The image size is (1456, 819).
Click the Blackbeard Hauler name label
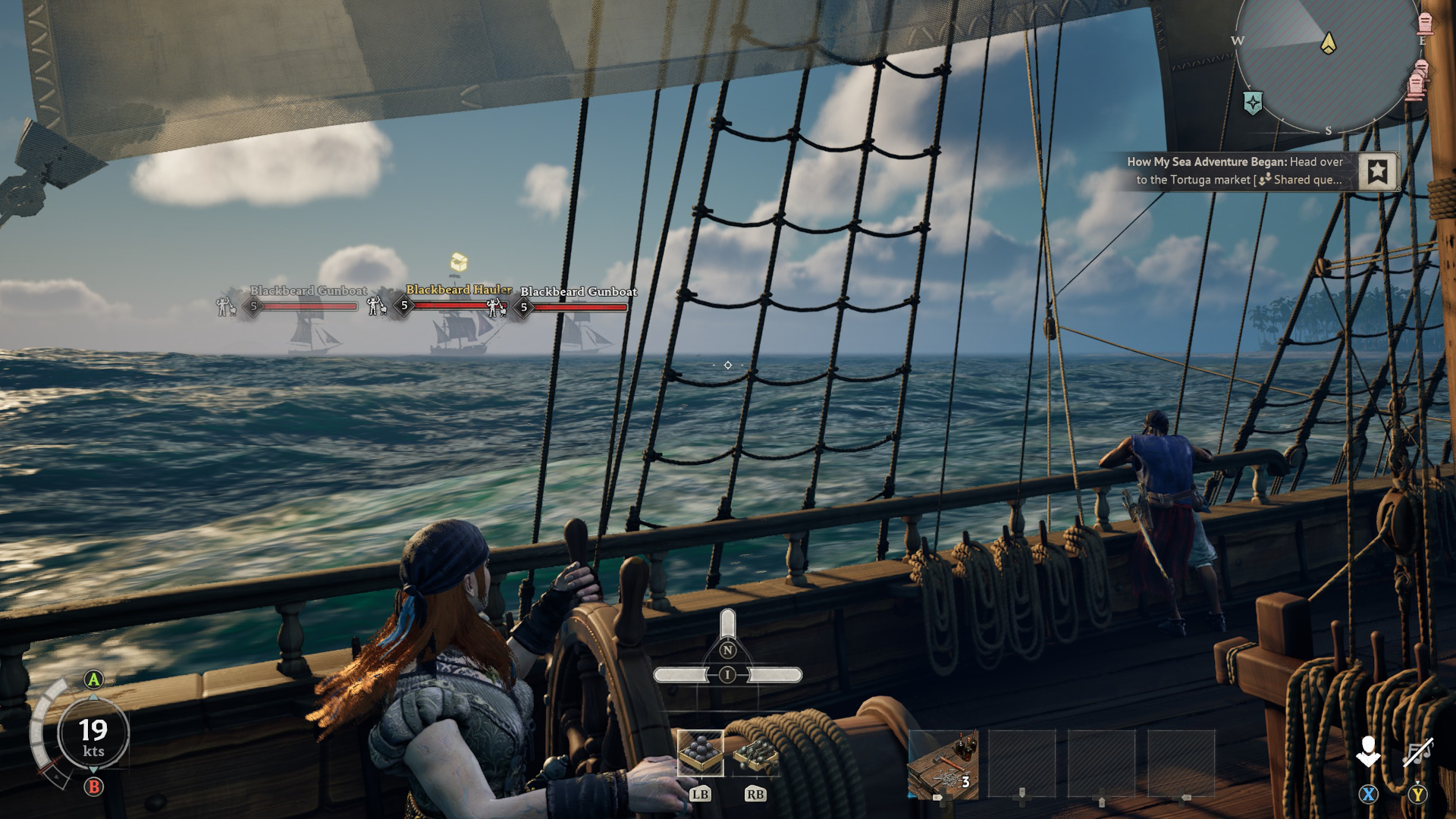(x=457, y=289)
